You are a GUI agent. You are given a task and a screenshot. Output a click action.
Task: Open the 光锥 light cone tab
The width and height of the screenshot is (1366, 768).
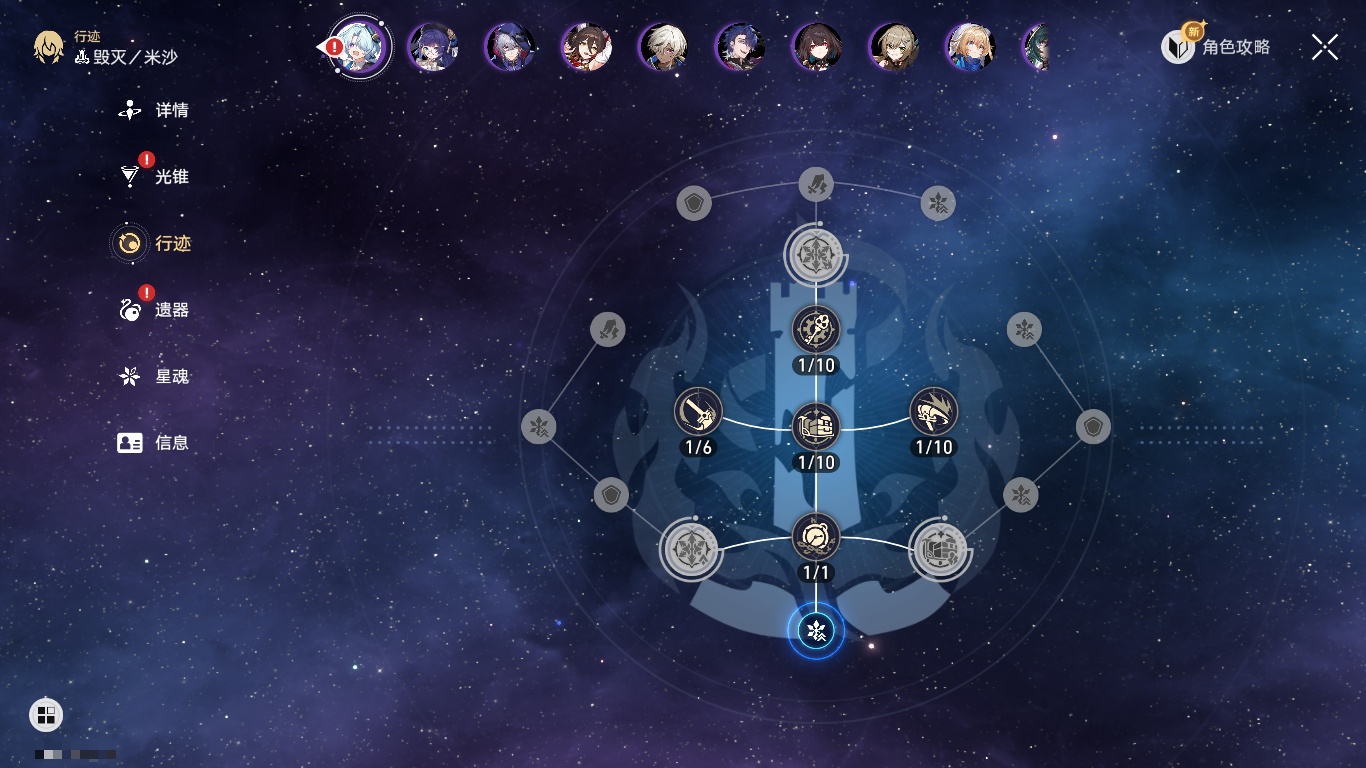[x=155, y=177]
